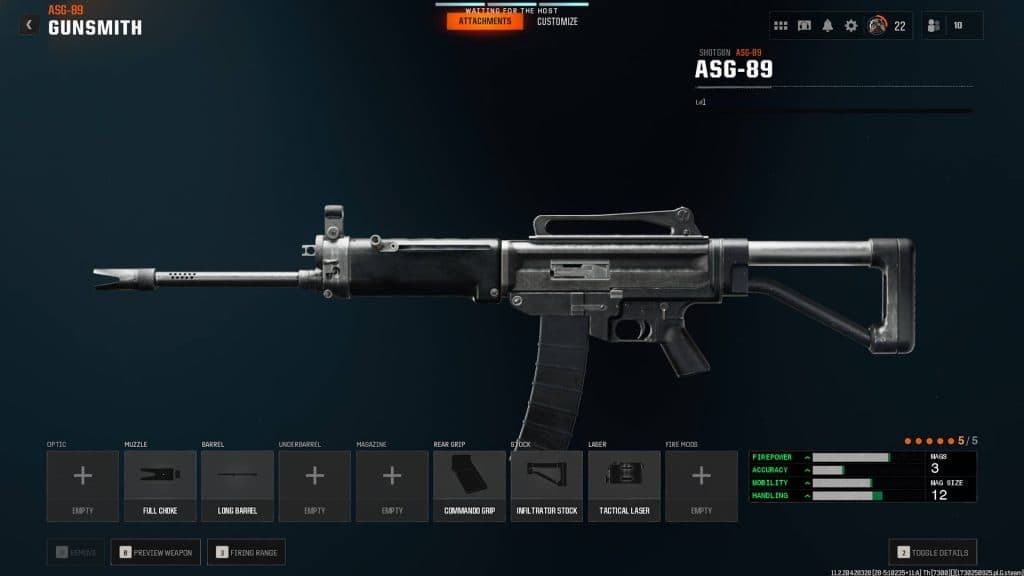Open the Full Choke muzzle slot
Screen dimensions: 1024x576
[160, 485]
